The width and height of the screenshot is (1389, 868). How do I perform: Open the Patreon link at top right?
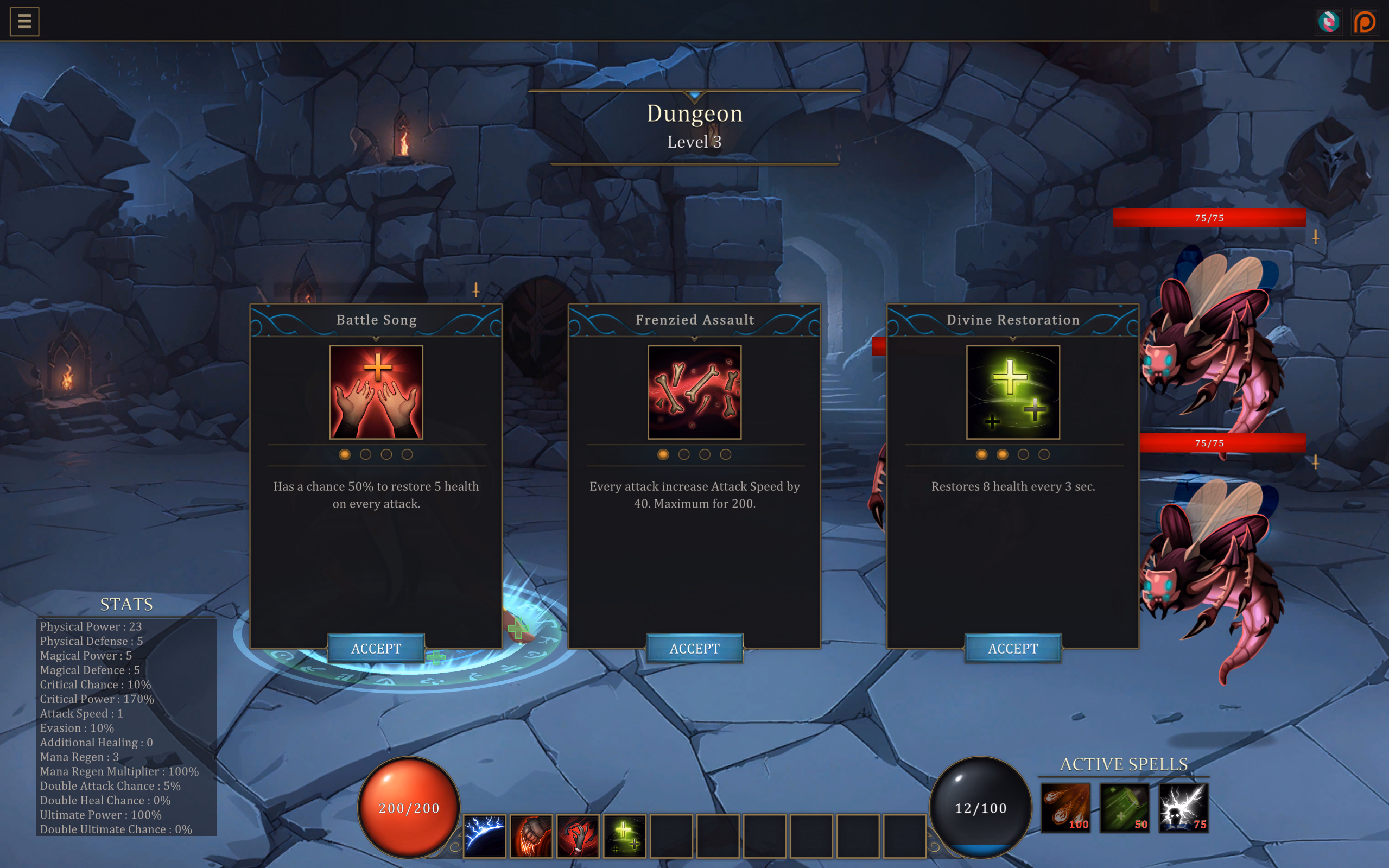tap(1366, 21)
